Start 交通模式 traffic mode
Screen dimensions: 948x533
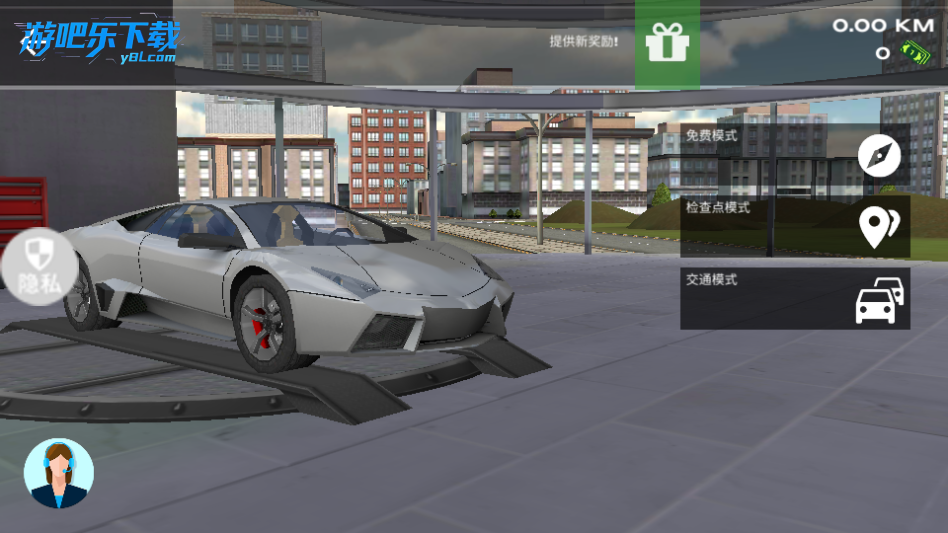point(795,298)
